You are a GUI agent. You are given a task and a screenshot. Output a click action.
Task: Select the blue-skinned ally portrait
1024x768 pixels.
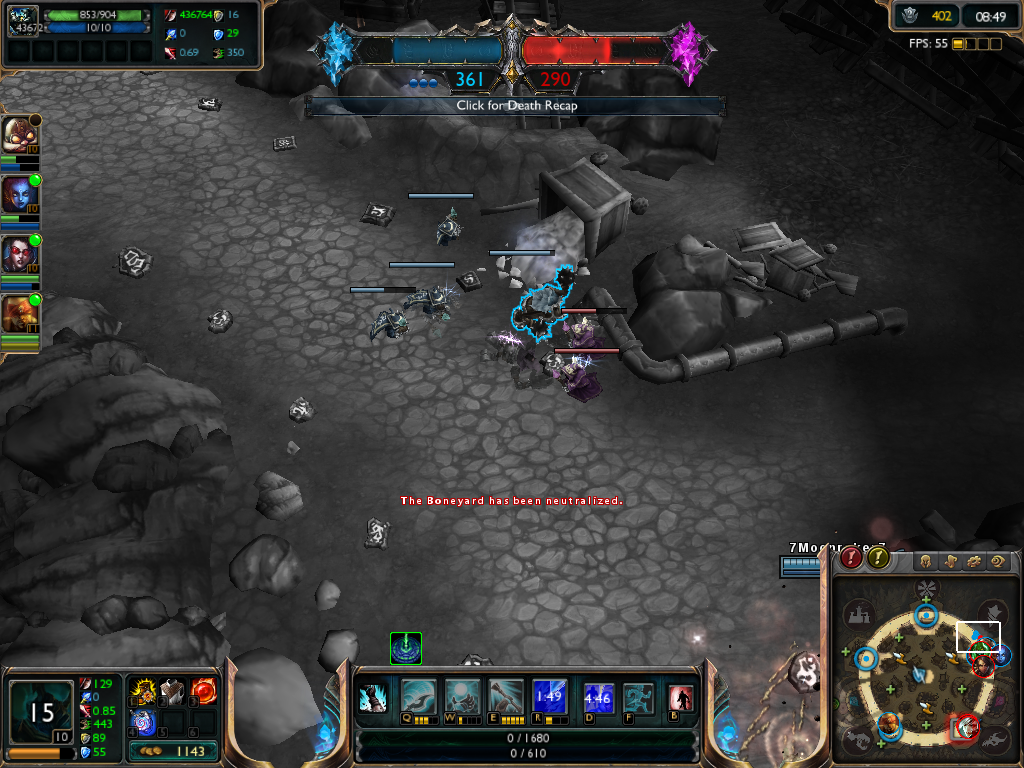coord(16,193)
